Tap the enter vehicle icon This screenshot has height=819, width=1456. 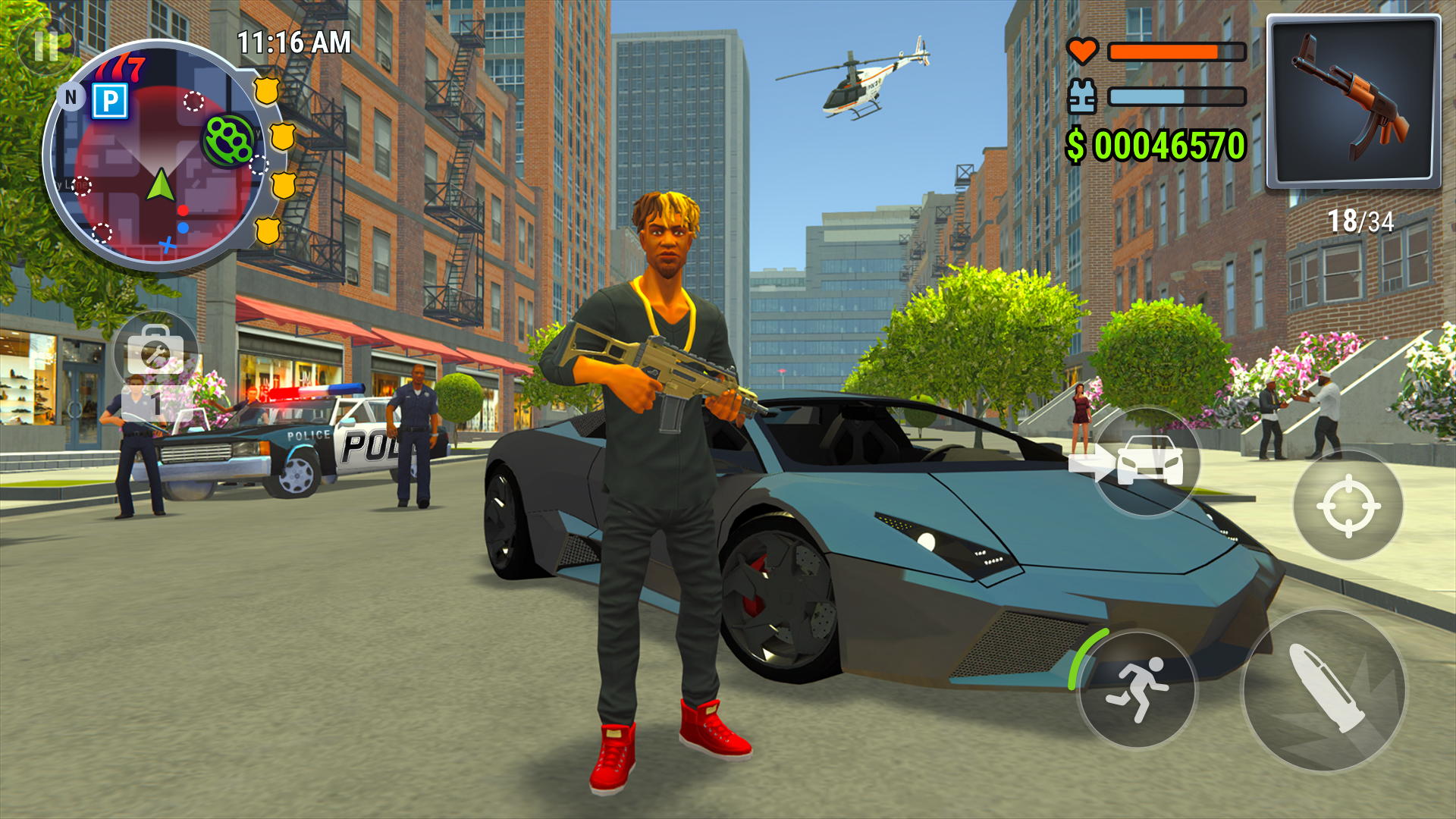[1135, 461]
